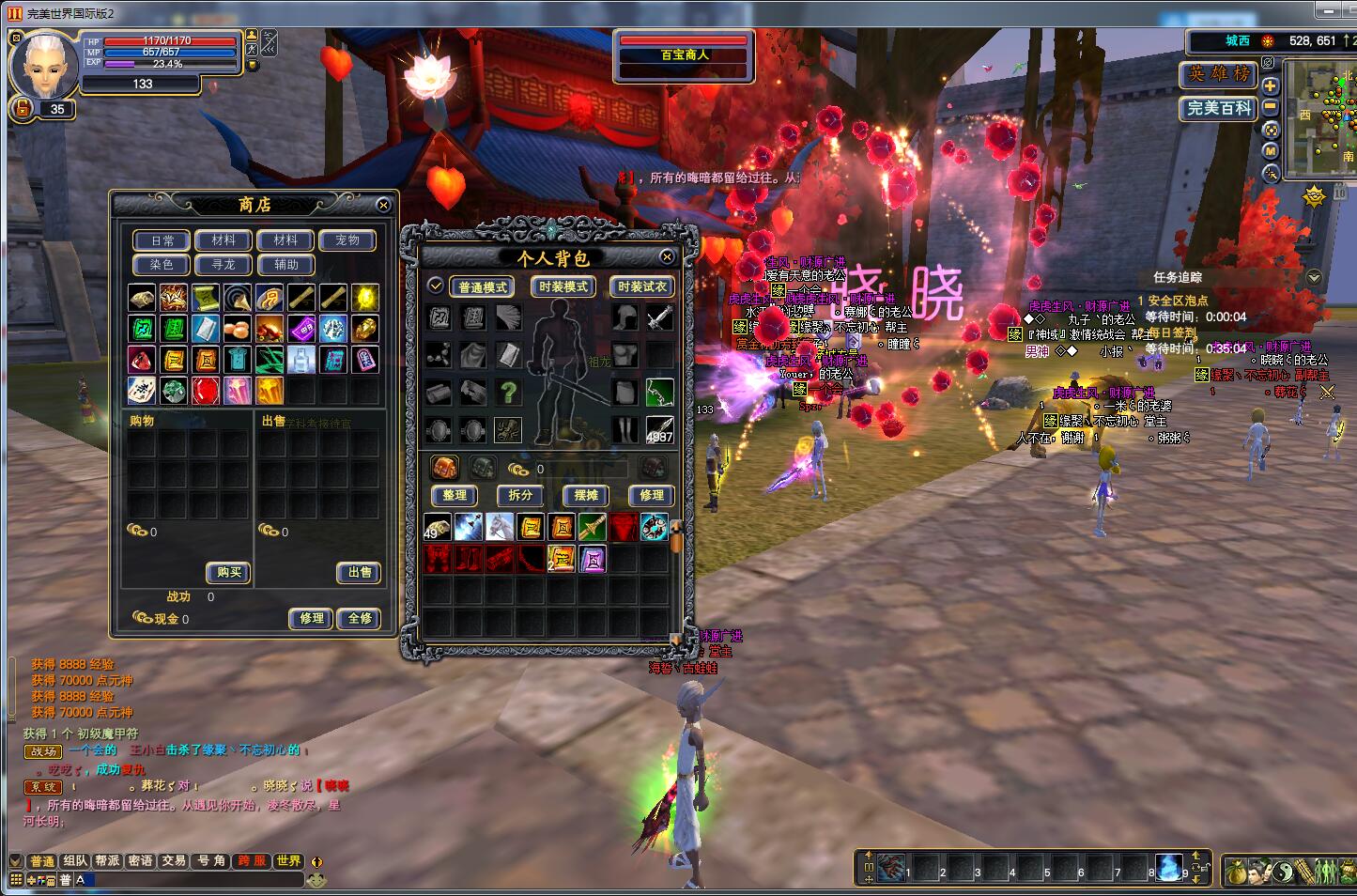1357x896 pixels.
Task: Open the 辅助 shop category
Action: pos(286,265)
